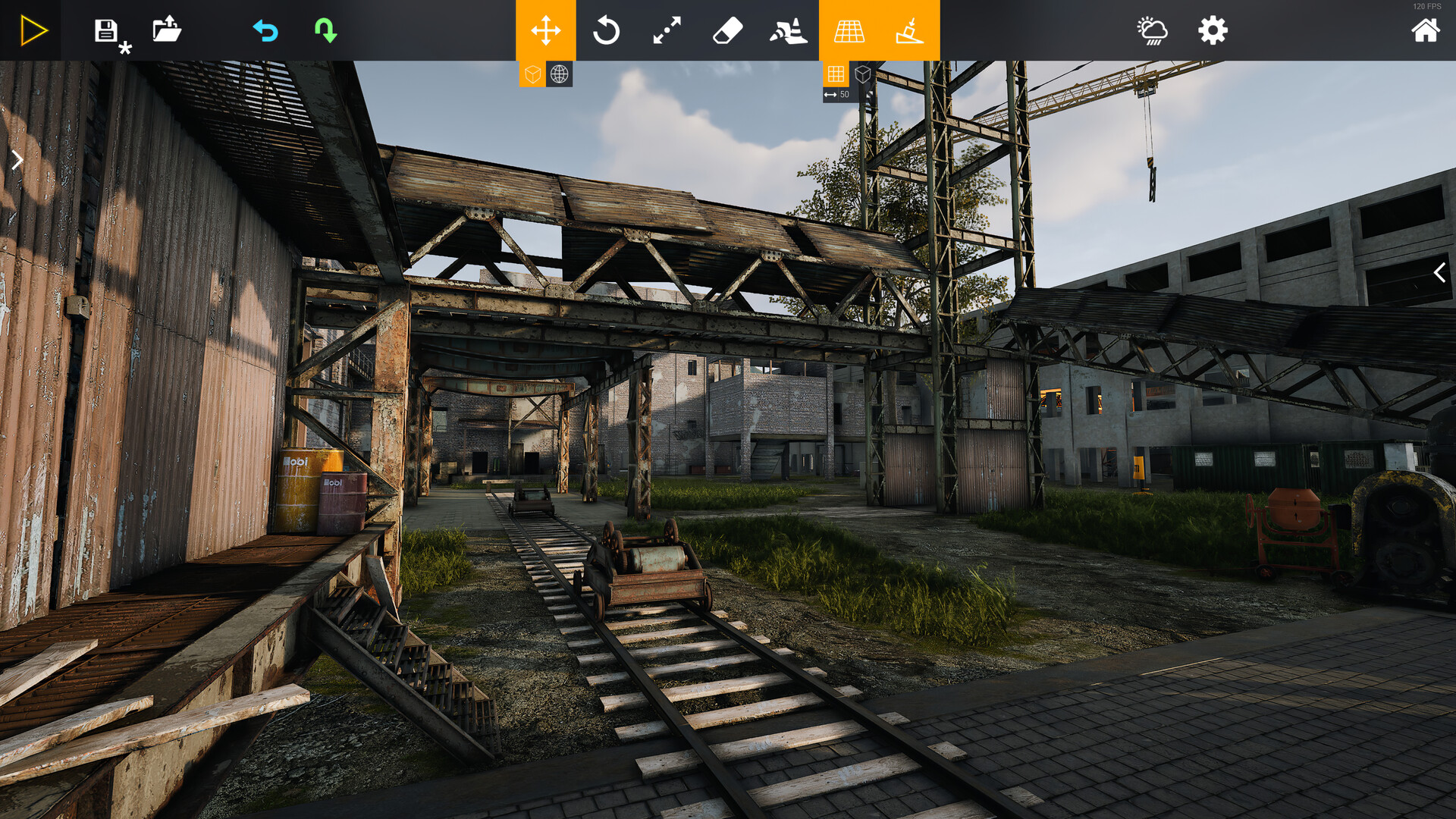This screenshot has width=1456, height=819.
Task: Redo the action with green arrow
Action: [326, 30]
